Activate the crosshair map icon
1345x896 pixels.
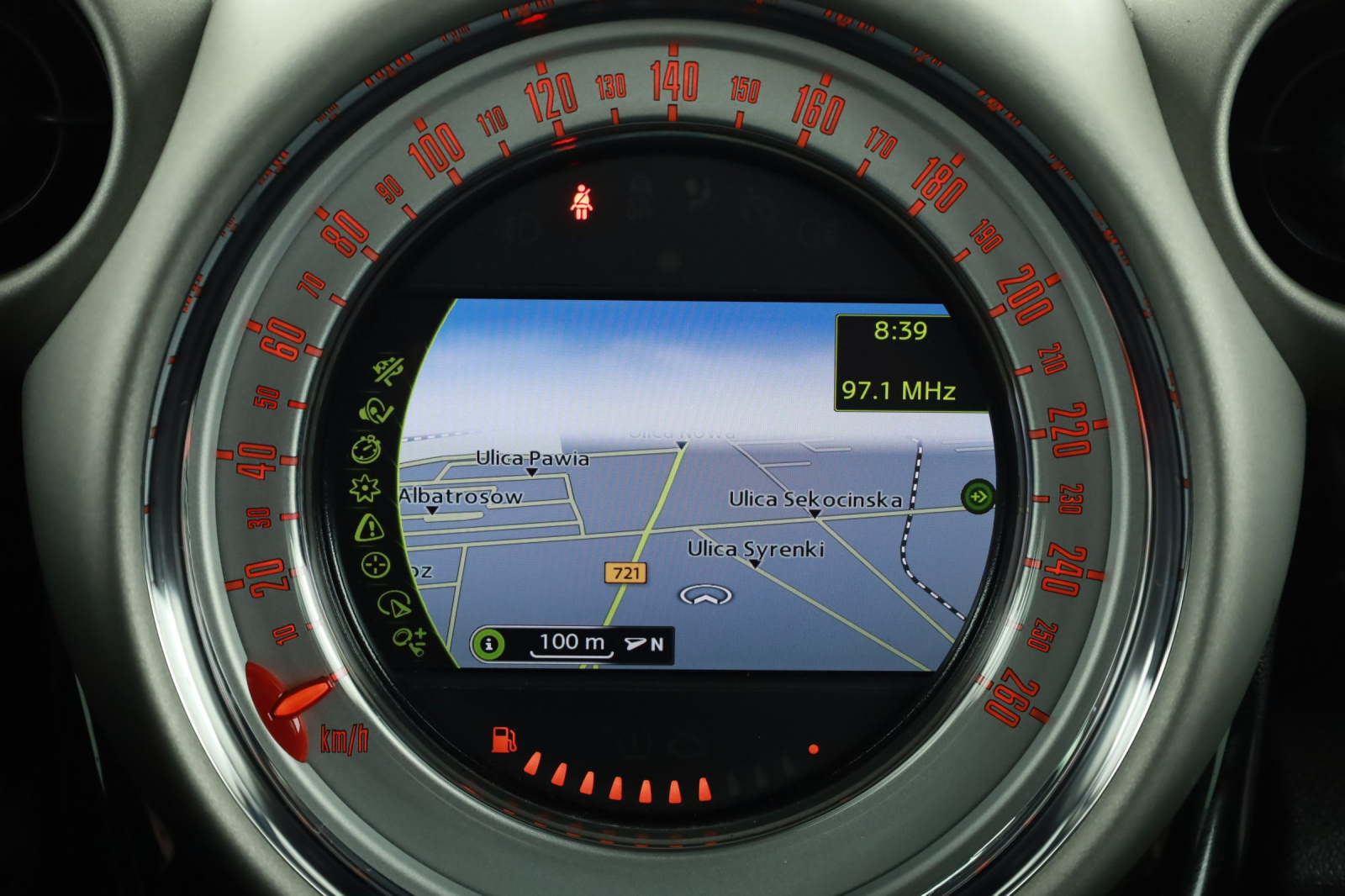coord(375,565)
